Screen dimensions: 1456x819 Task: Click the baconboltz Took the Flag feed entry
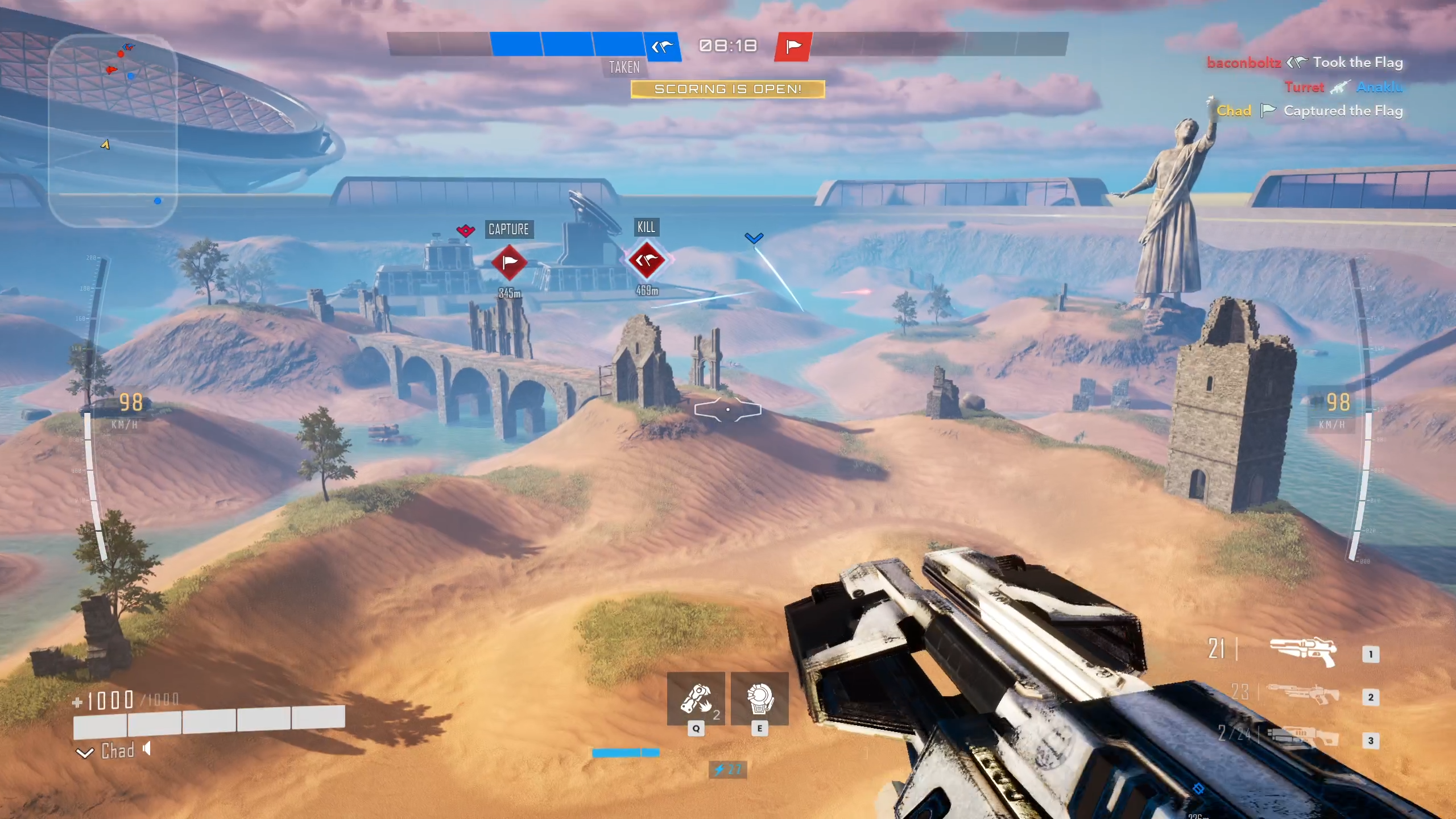tap(1305, 63)
